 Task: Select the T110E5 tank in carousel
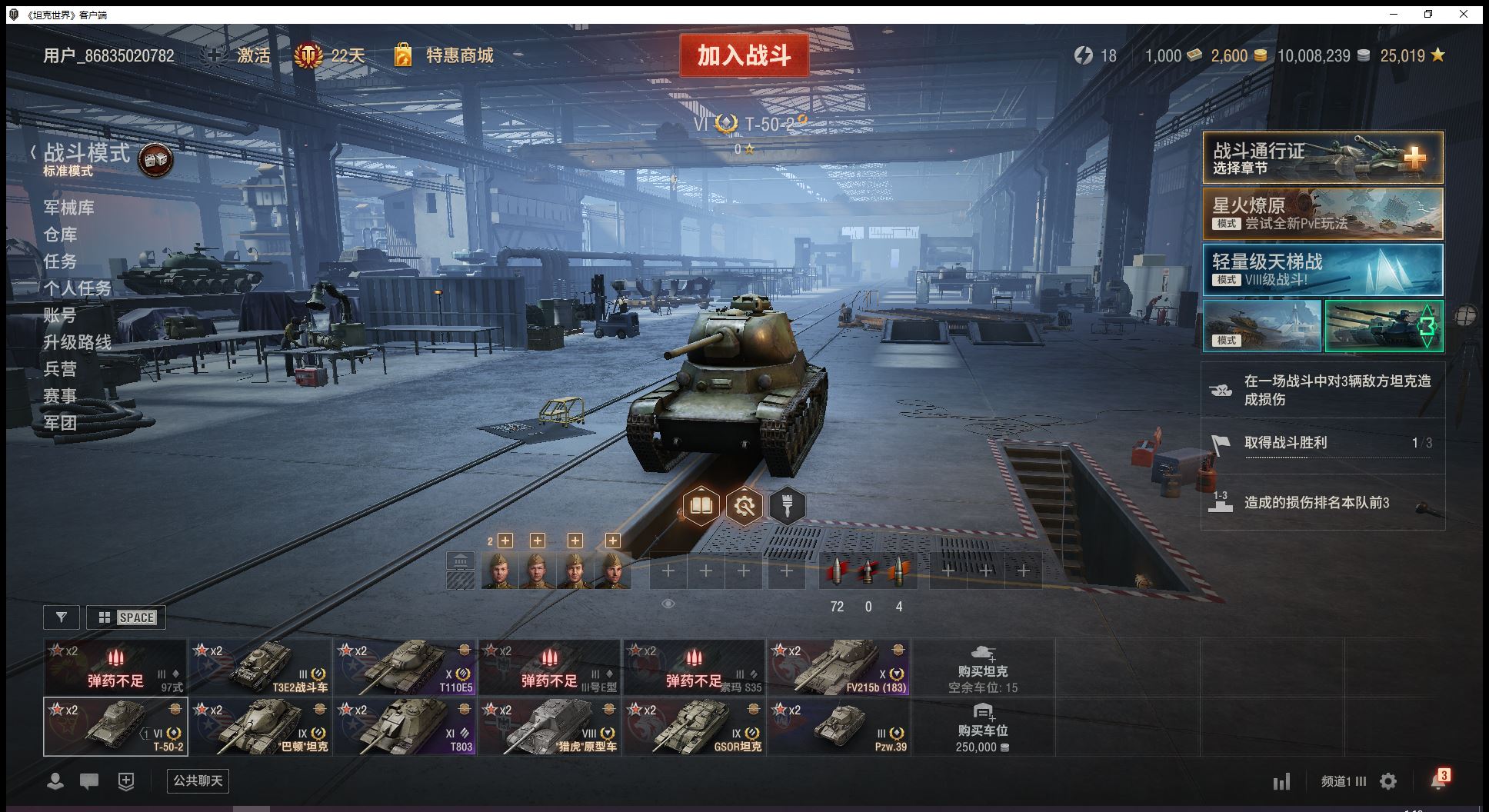click(x=405, y=667)
